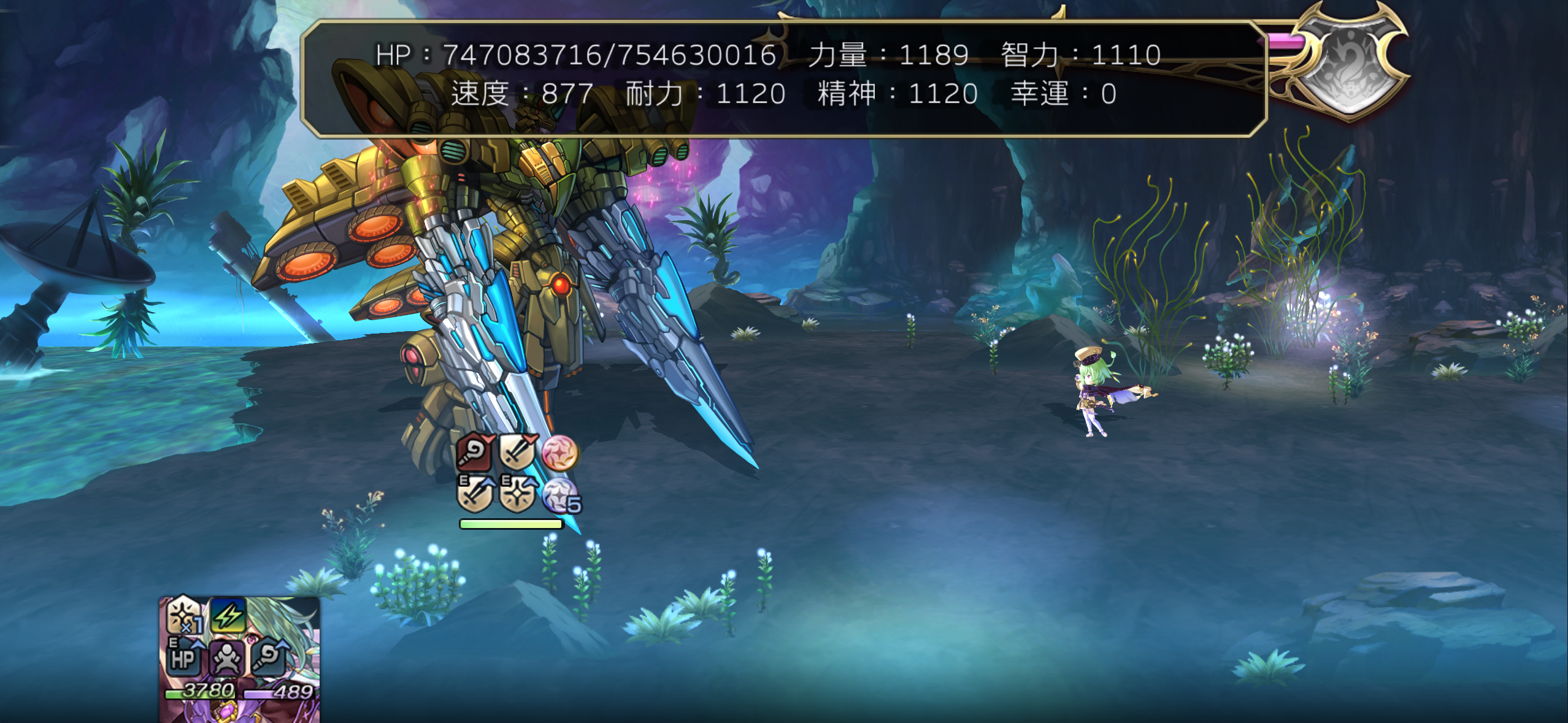
Task: Check the HP up buff icon
Action: pos(183,657)
